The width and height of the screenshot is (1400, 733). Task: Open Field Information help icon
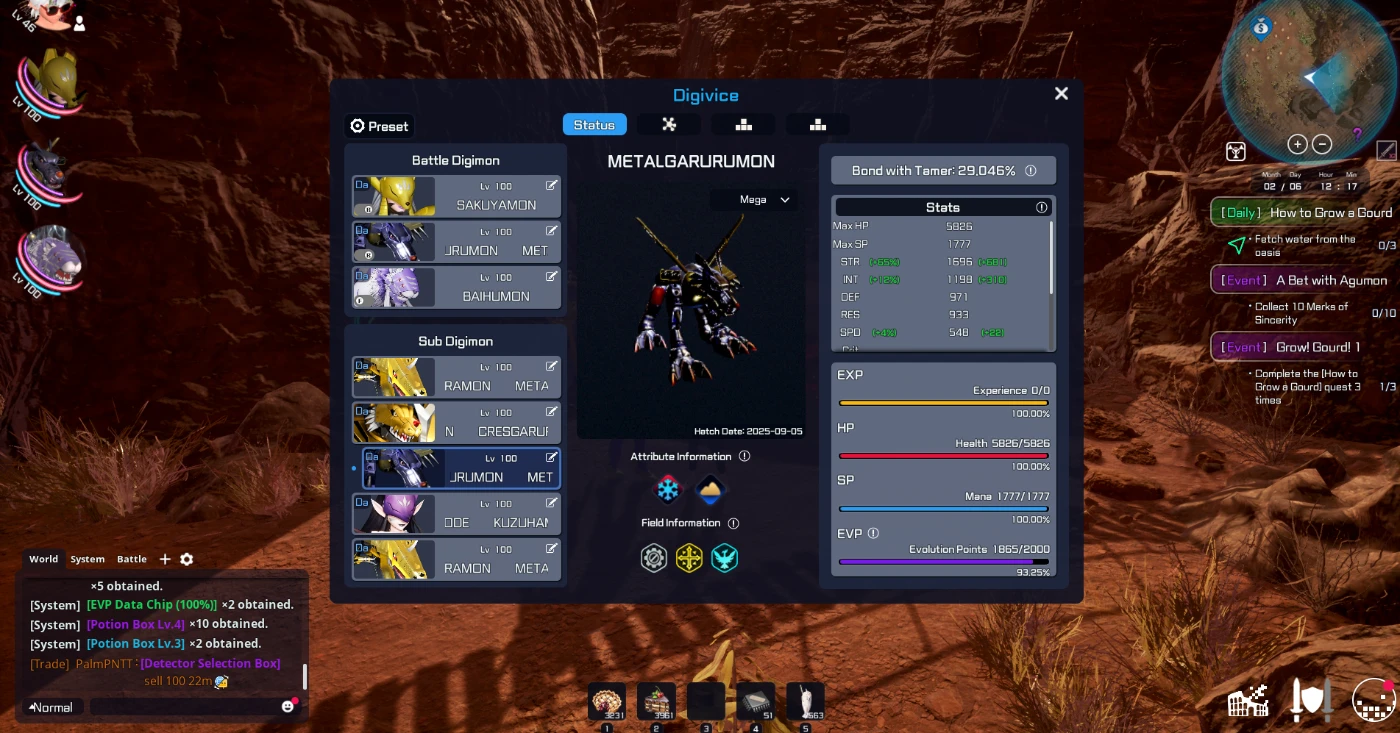coord(733,523)
